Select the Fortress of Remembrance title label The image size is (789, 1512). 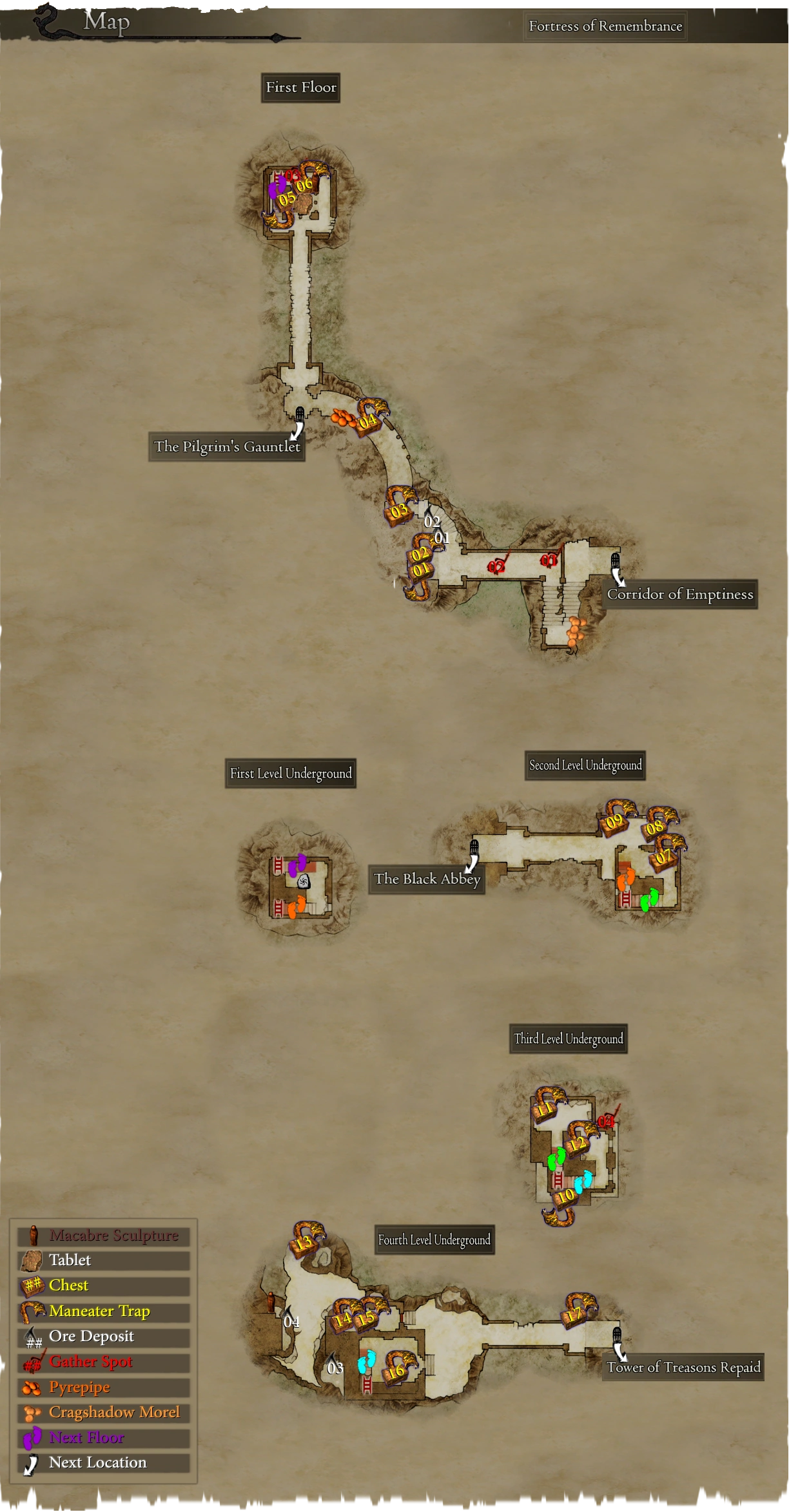point(605,26)
